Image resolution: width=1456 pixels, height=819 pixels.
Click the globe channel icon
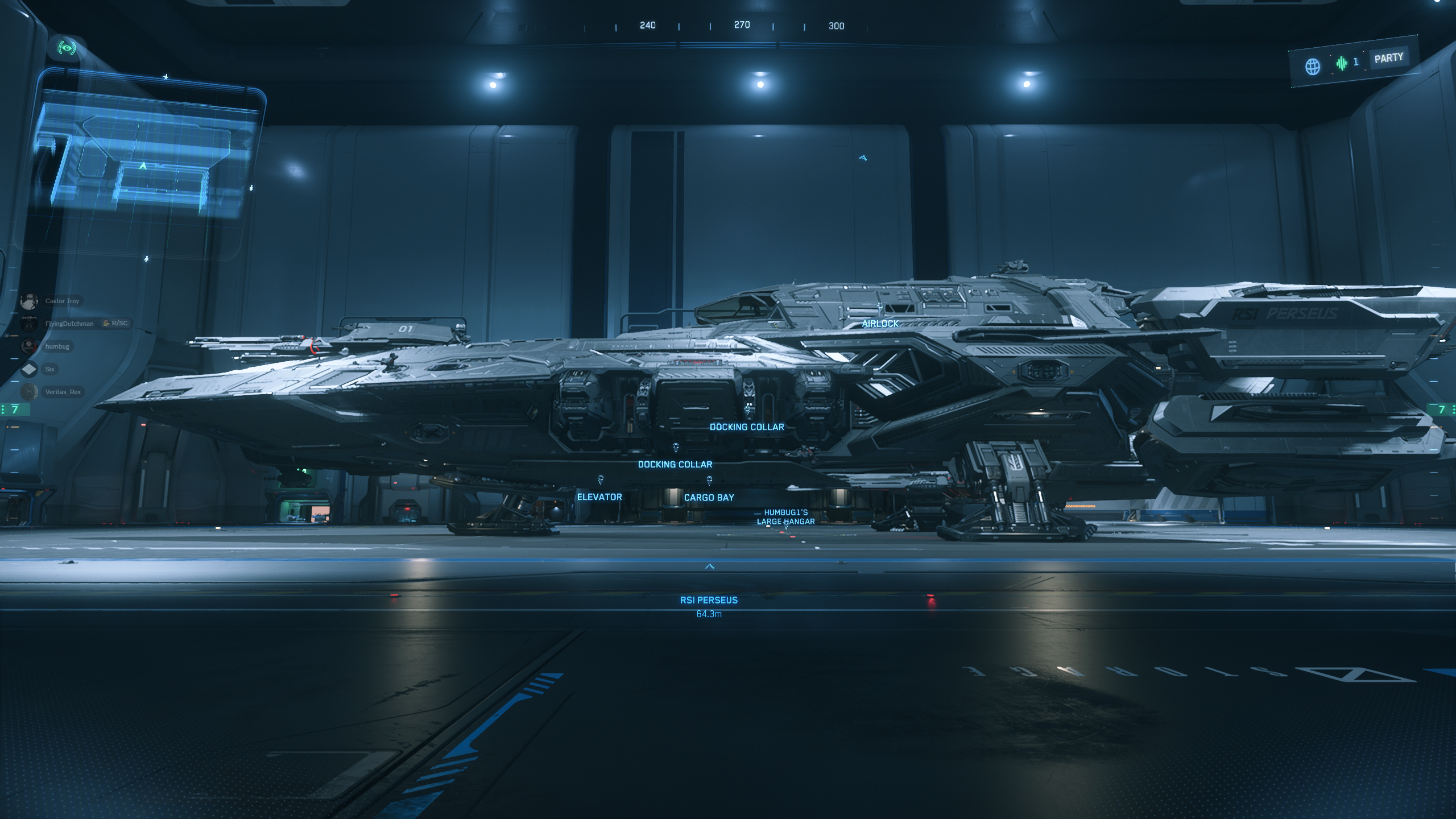1312,67
